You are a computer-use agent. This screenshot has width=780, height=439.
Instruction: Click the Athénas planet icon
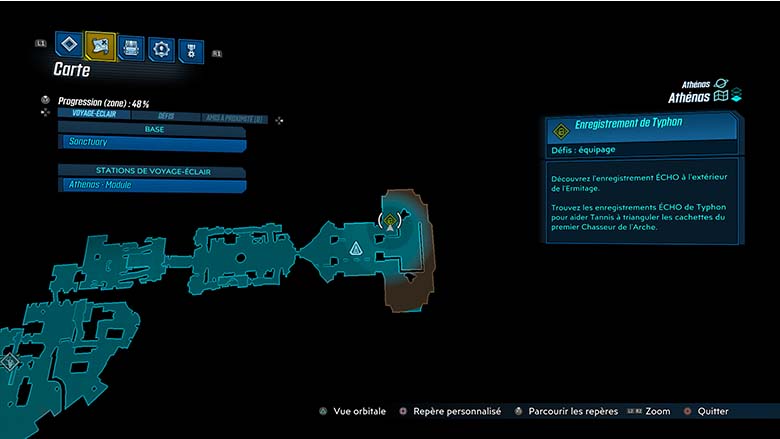721,84
